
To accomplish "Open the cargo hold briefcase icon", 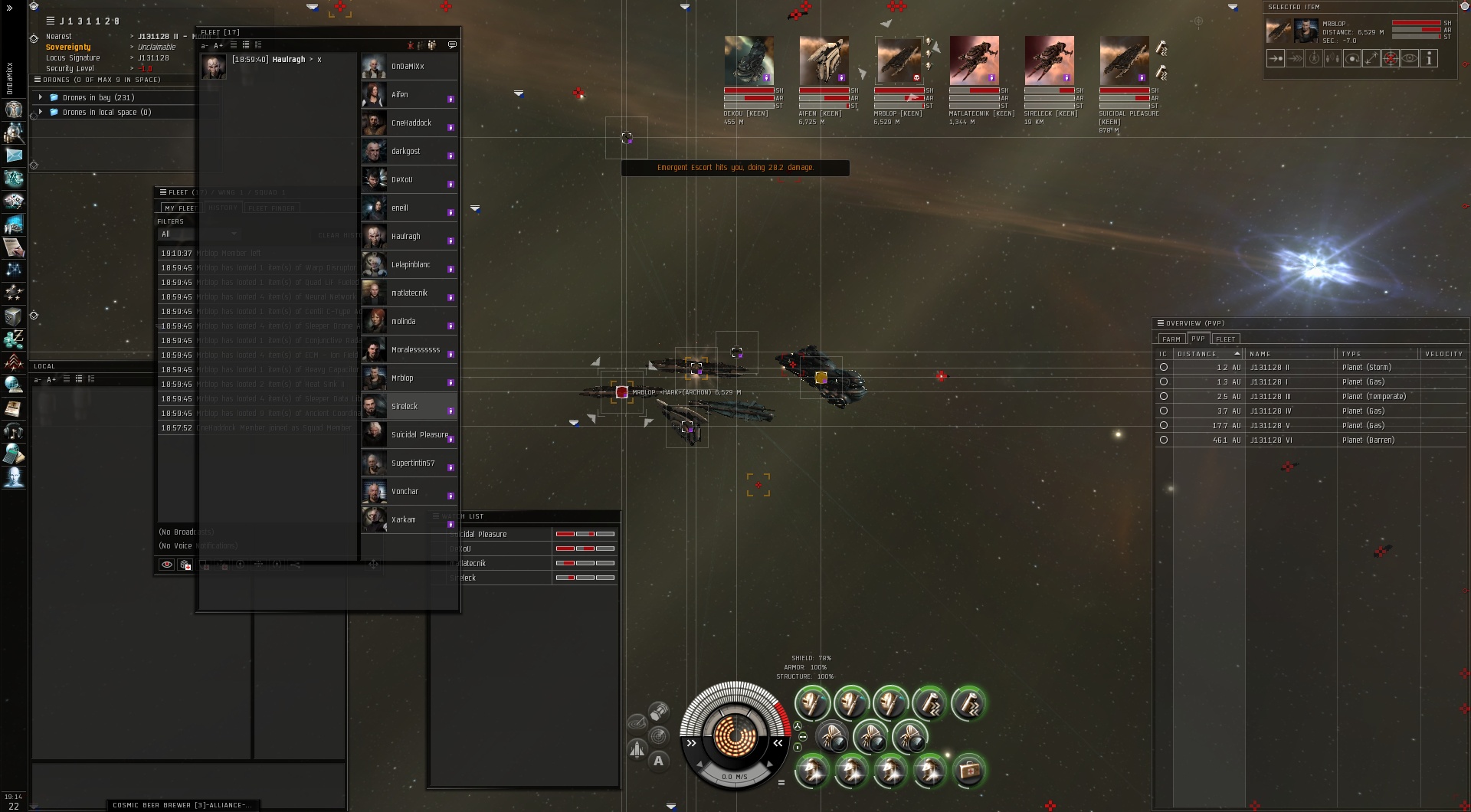I will coord(968,770).
